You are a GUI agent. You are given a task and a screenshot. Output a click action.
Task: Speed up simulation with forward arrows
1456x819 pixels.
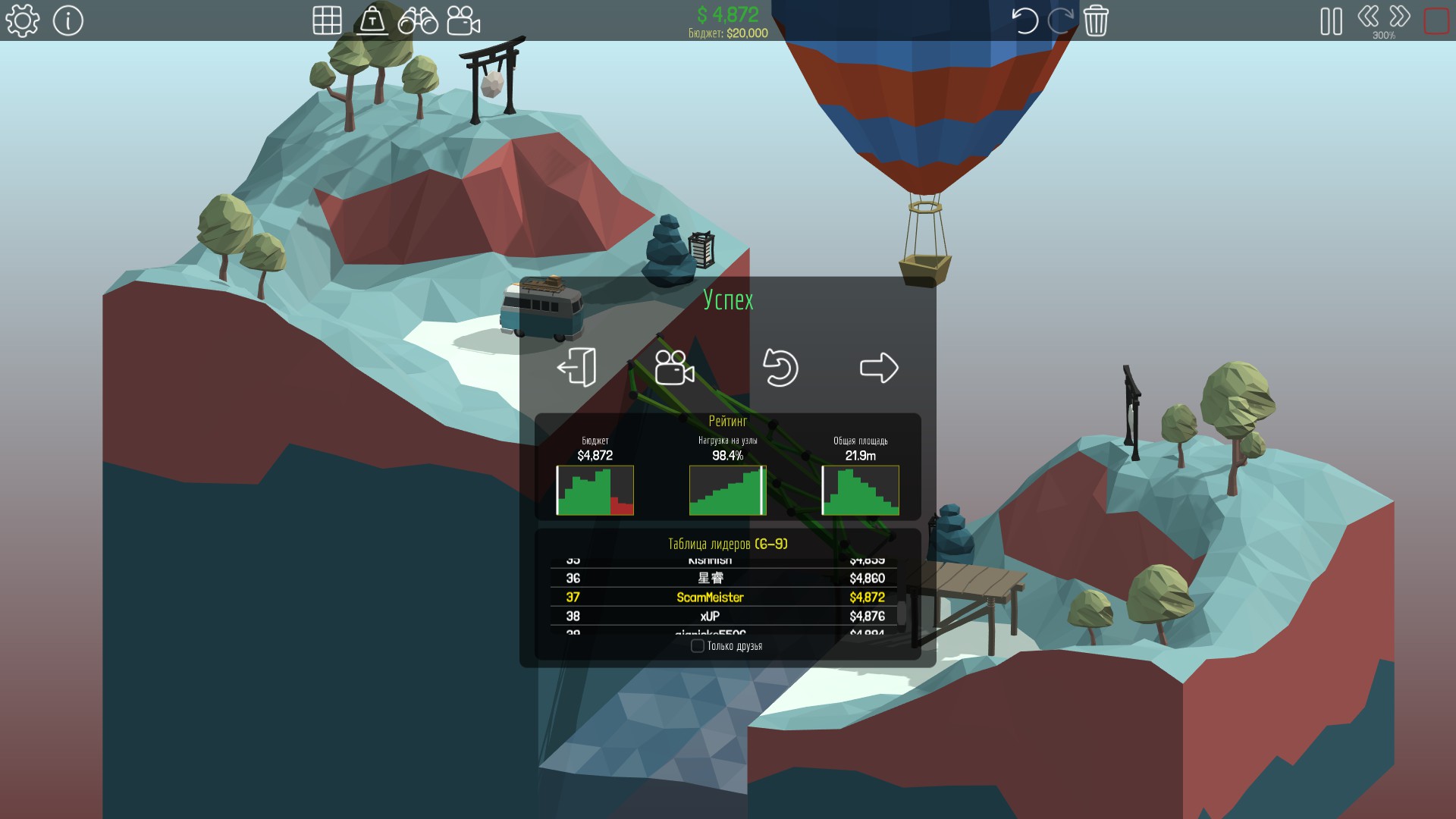1400,17
